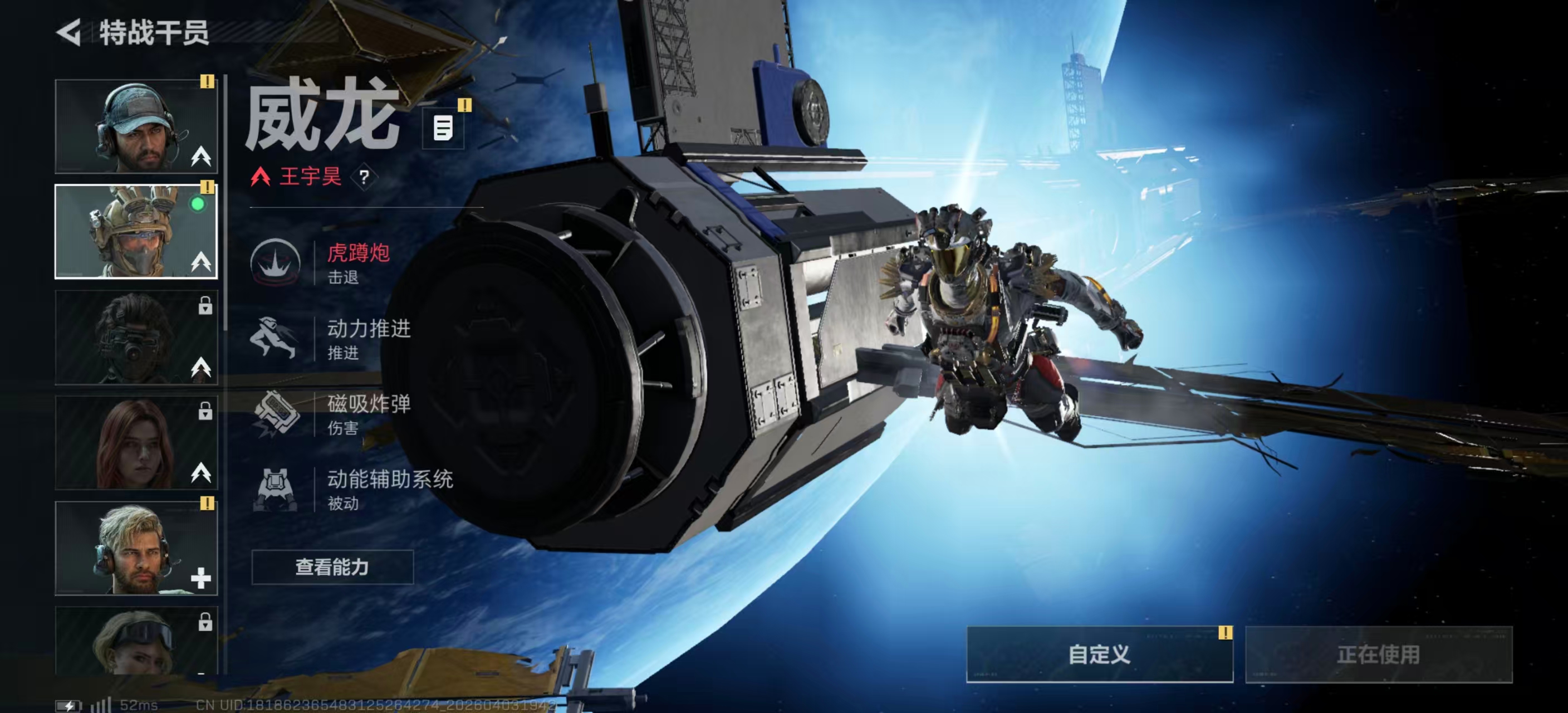The height and width of the screenshot is (713, 1568).
Task: Choose the locked operator with goggles on forehead
Action: tap(136, 641)
